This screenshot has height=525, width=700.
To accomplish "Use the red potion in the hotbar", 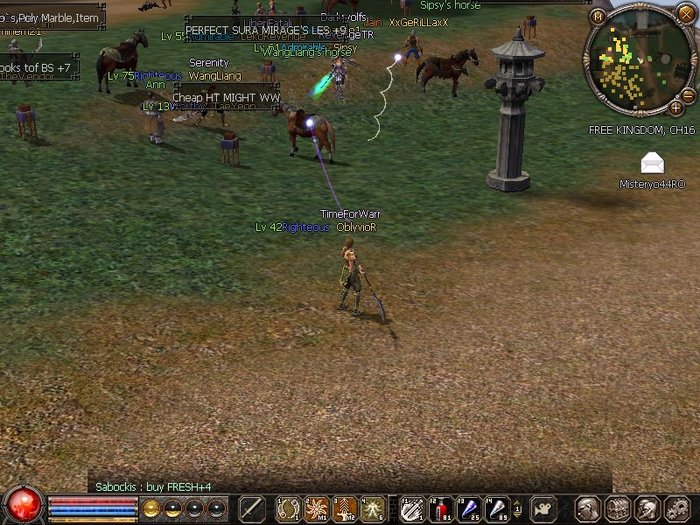I will (440, 509).
